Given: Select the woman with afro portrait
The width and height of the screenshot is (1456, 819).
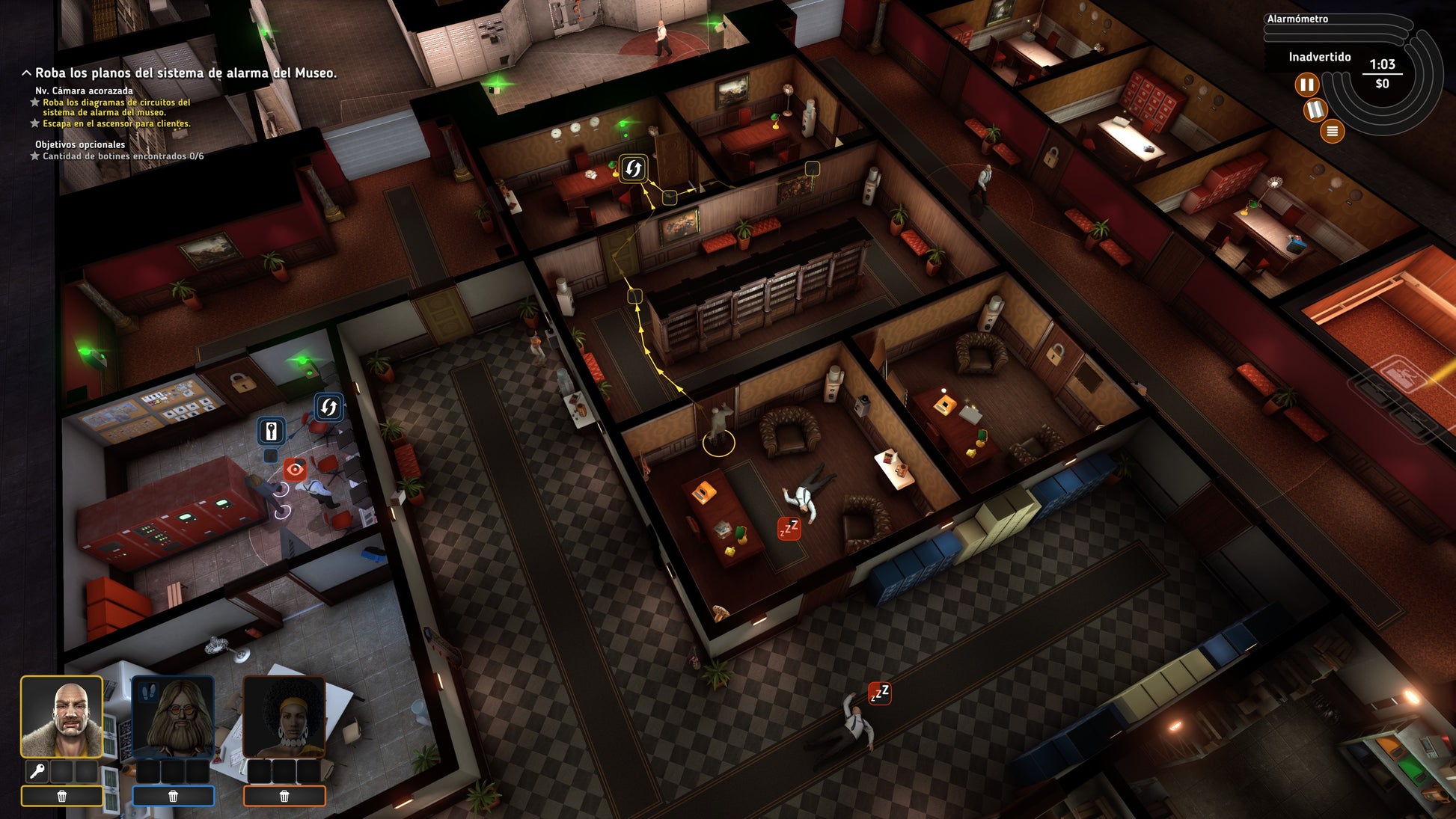Looking at the screenshot, I should pos(284,717).
